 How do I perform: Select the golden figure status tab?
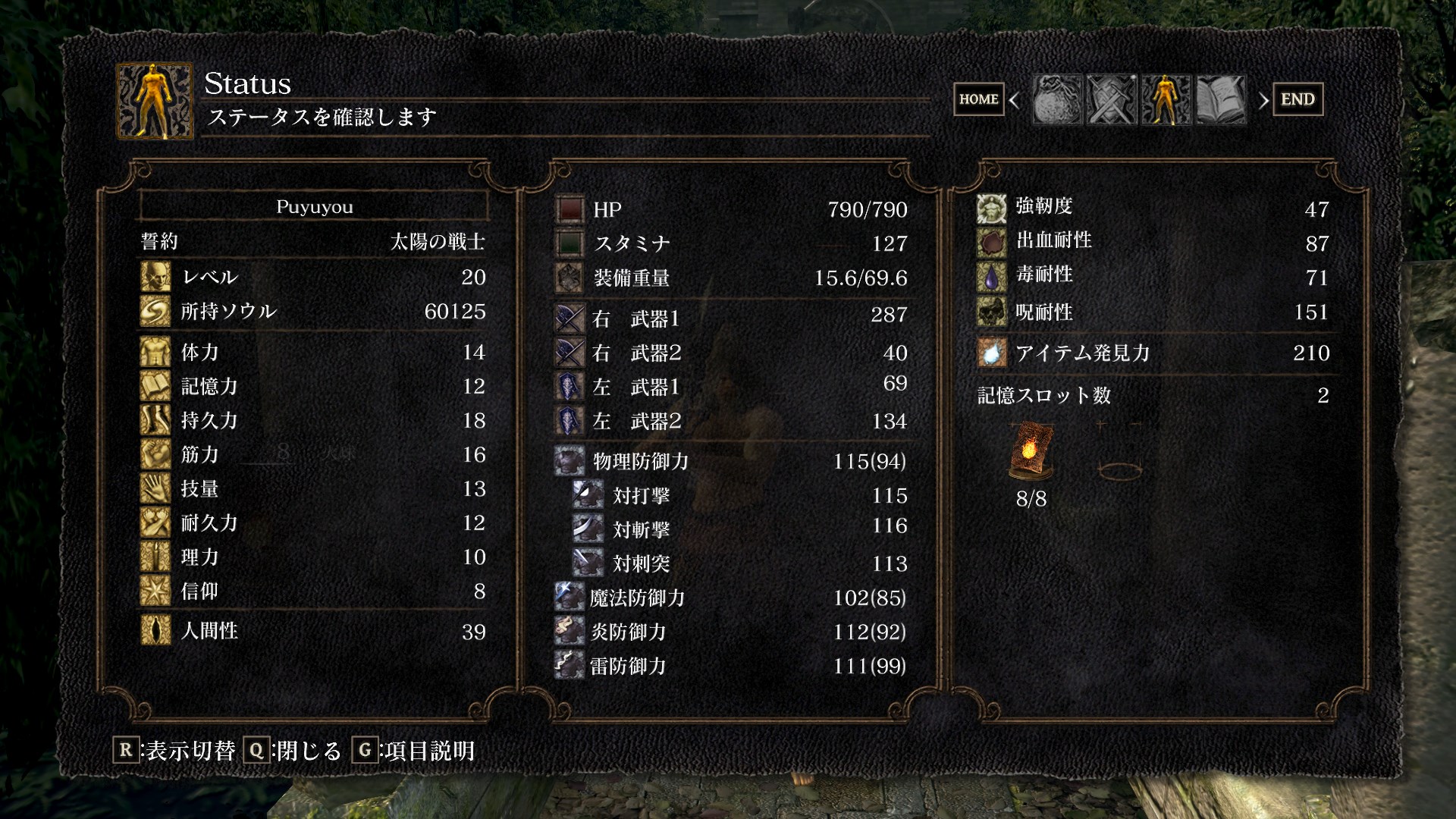(x=1166, y=99)
